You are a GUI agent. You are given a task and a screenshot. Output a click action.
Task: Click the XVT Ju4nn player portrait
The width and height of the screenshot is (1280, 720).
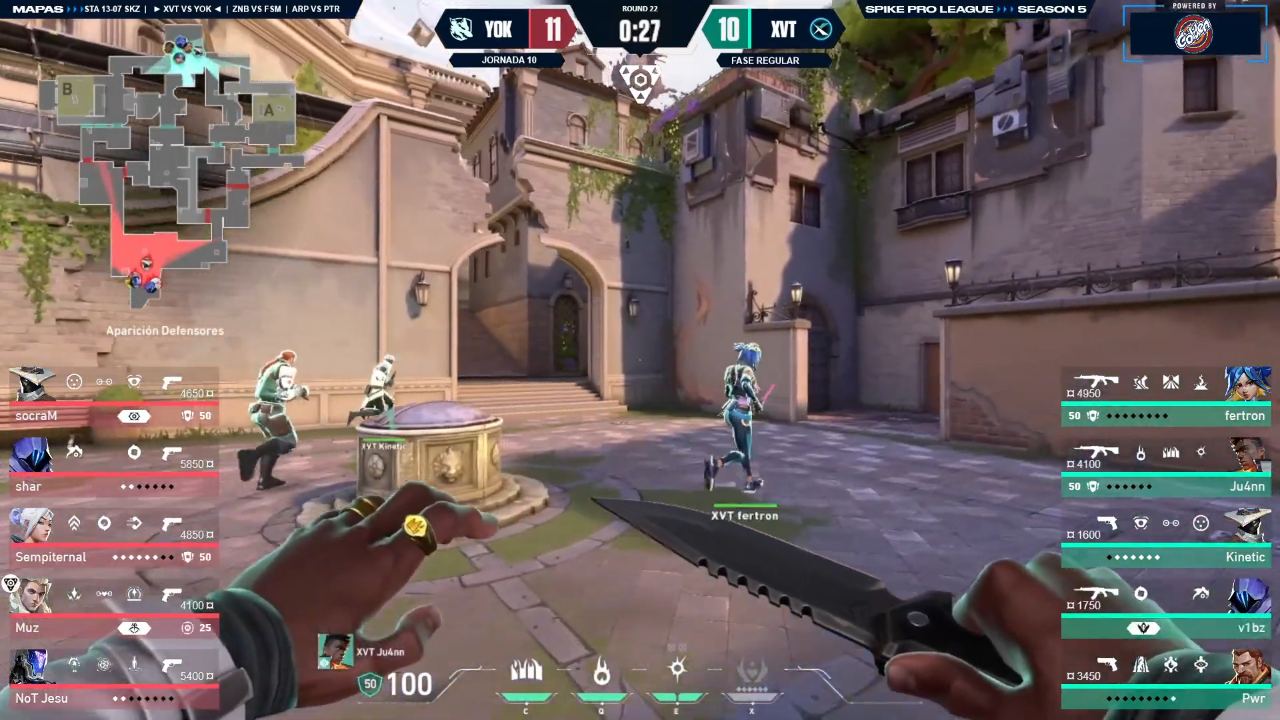tap(335, 652)
